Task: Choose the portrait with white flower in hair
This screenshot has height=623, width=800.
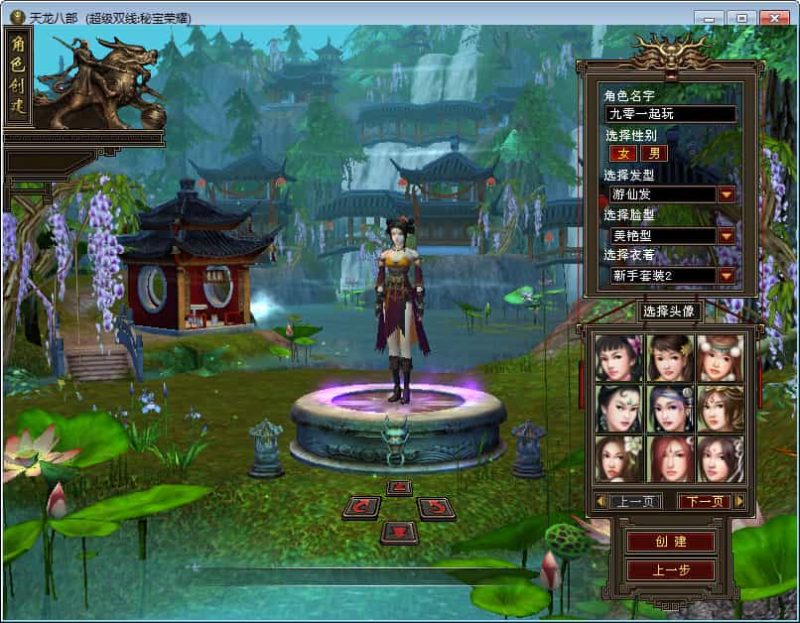Action: point(617,458)
